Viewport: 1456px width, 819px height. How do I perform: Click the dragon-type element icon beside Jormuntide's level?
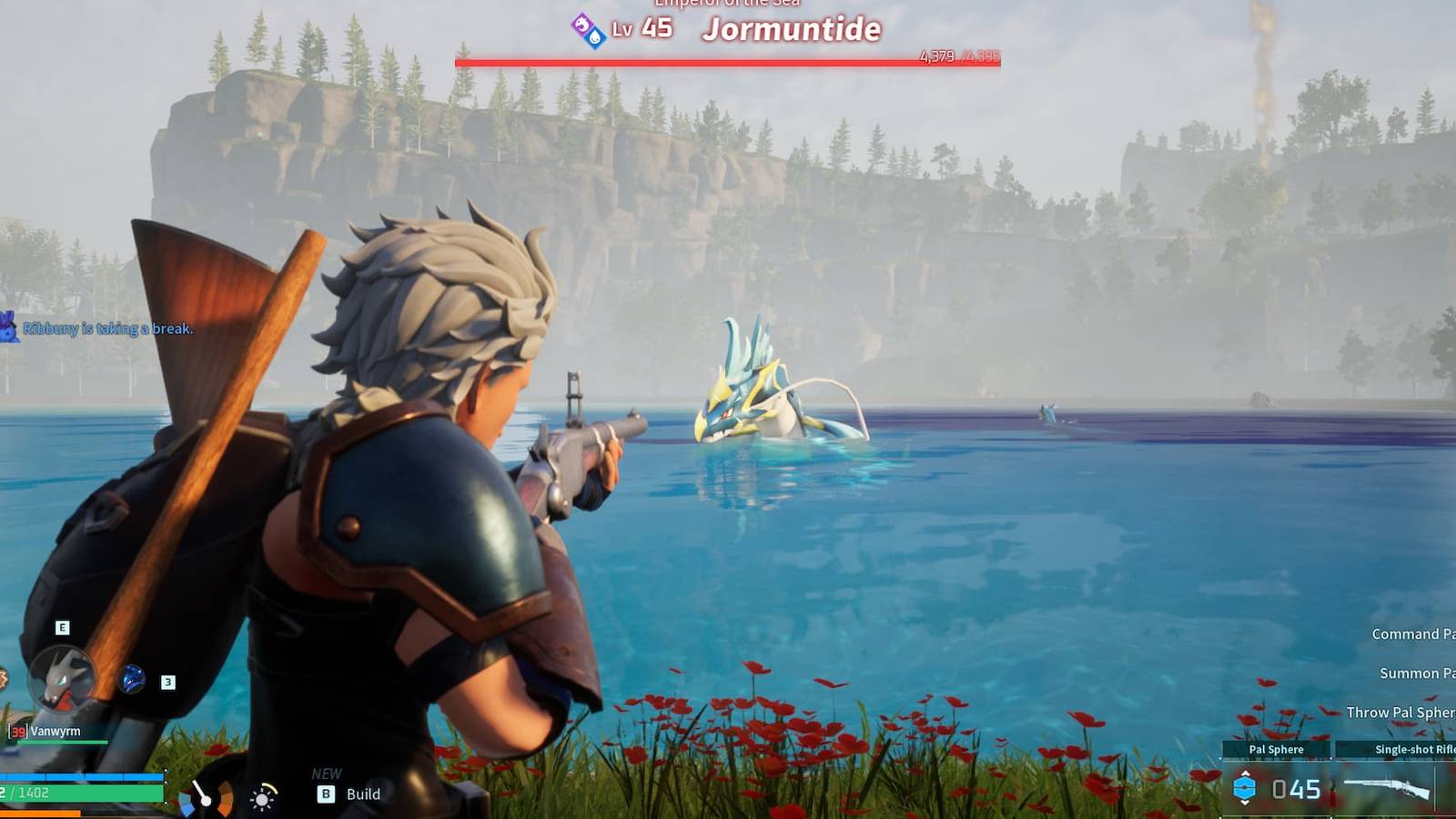582,25
